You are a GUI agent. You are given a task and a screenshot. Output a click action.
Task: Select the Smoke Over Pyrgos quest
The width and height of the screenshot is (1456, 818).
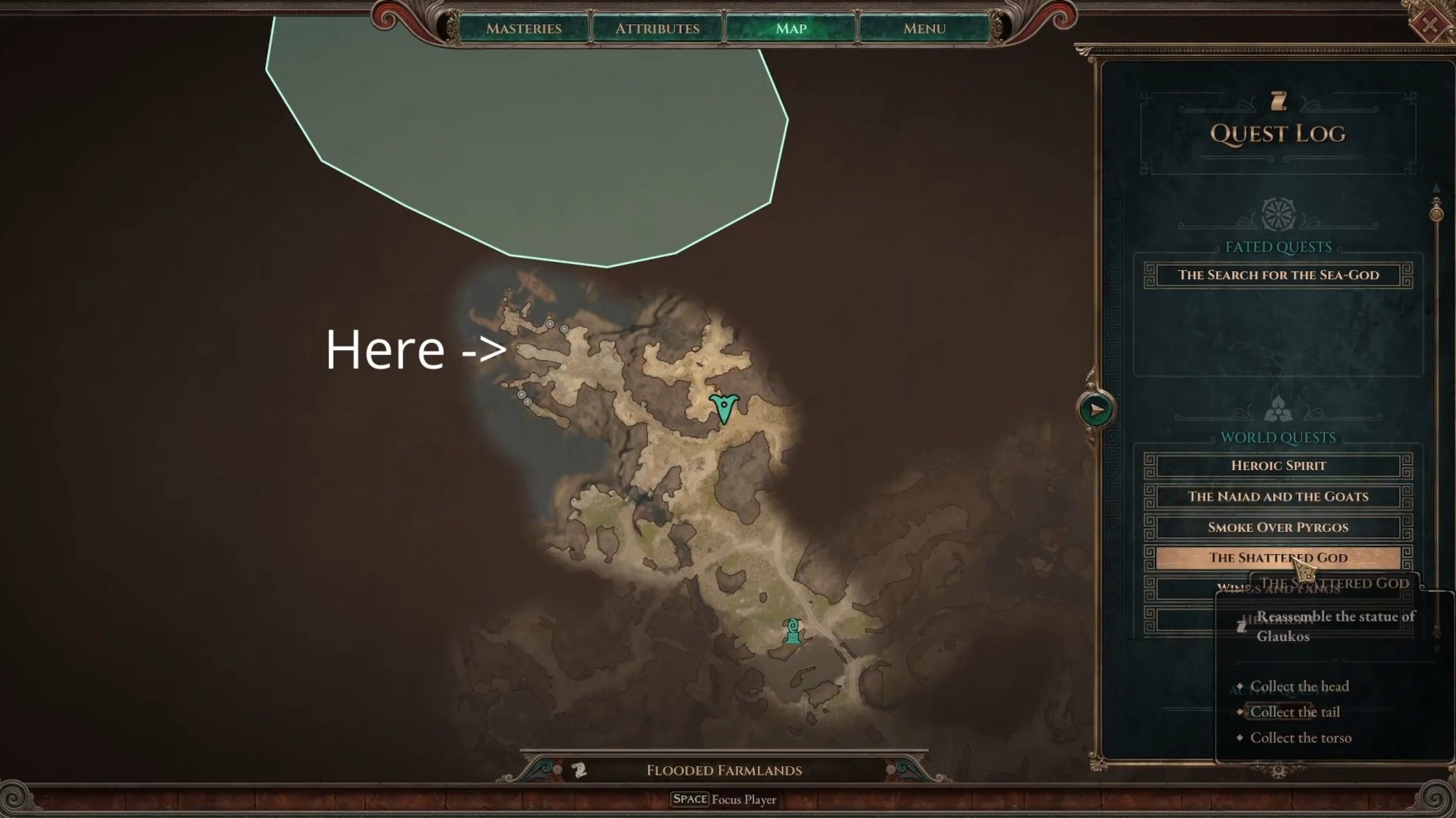(x=1278, y=527)
